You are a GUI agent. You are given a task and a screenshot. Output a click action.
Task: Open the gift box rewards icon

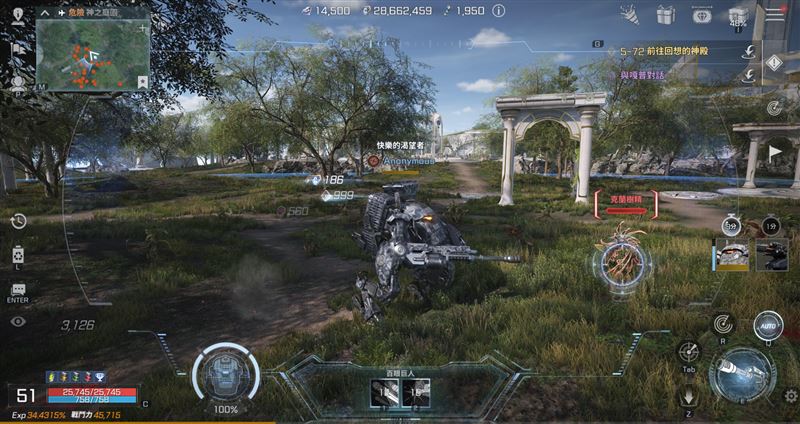coord(665,15)
